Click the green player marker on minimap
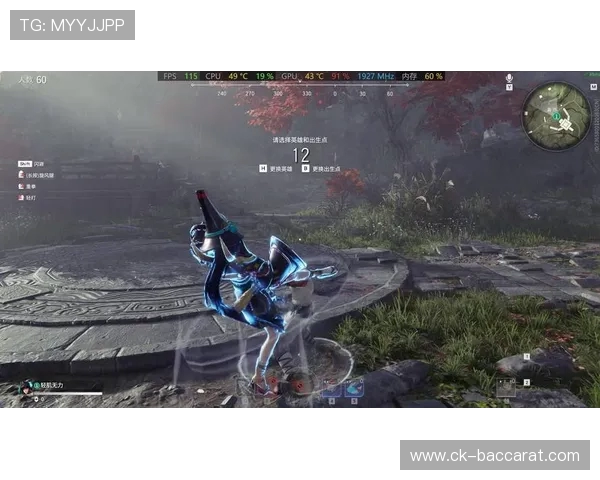600x480 pixels. (x=553, y=117)
